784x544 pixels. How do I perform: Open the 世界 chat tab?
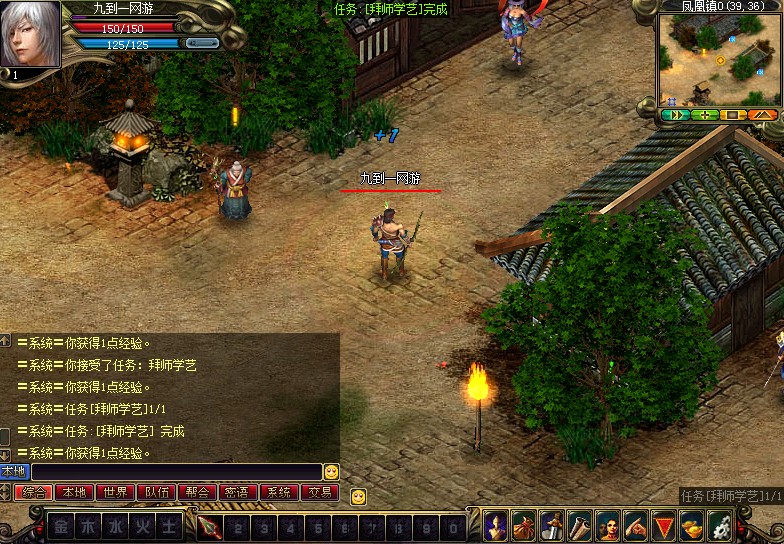pos(115,492)
